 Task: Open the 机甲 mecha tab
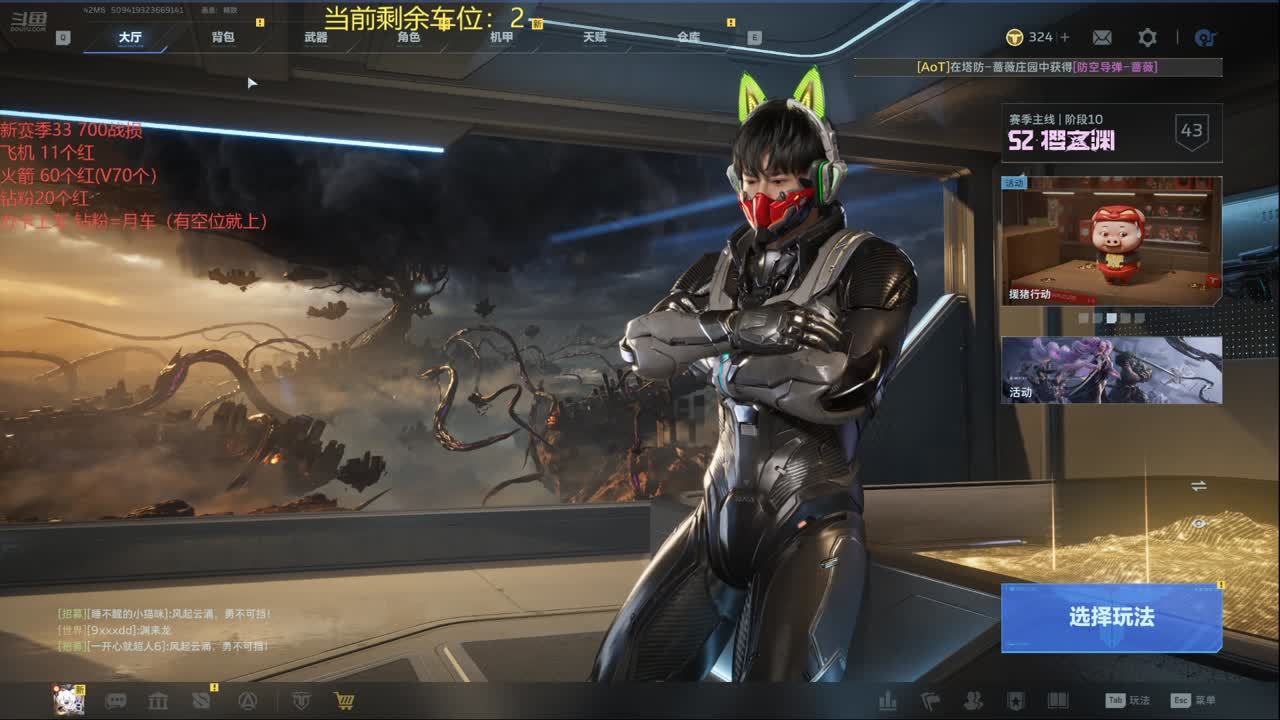(502, 38)
